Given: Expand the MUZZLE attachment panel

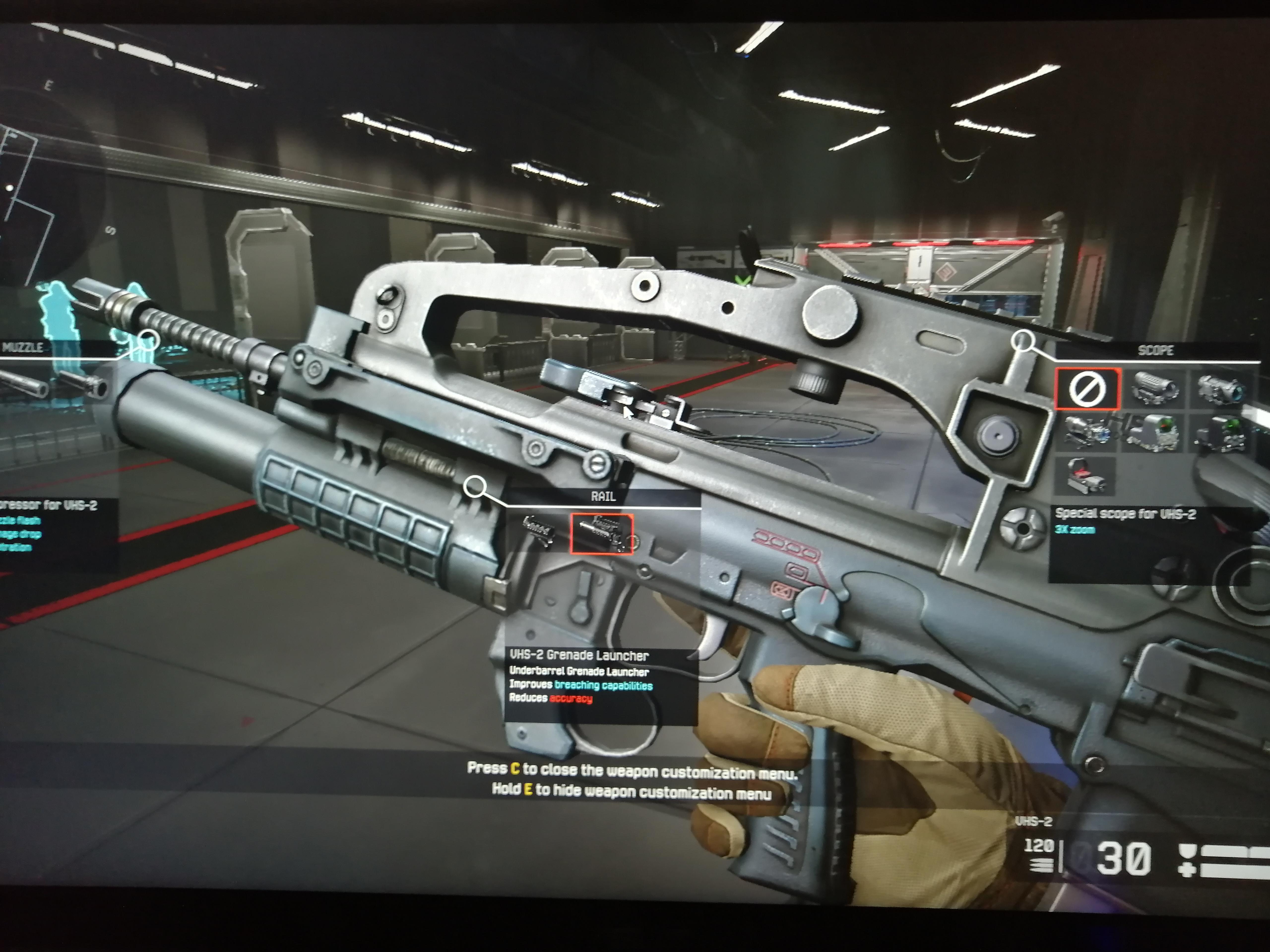Looking at the screenshot, I should pyautogui.click(x=23, y=347).
